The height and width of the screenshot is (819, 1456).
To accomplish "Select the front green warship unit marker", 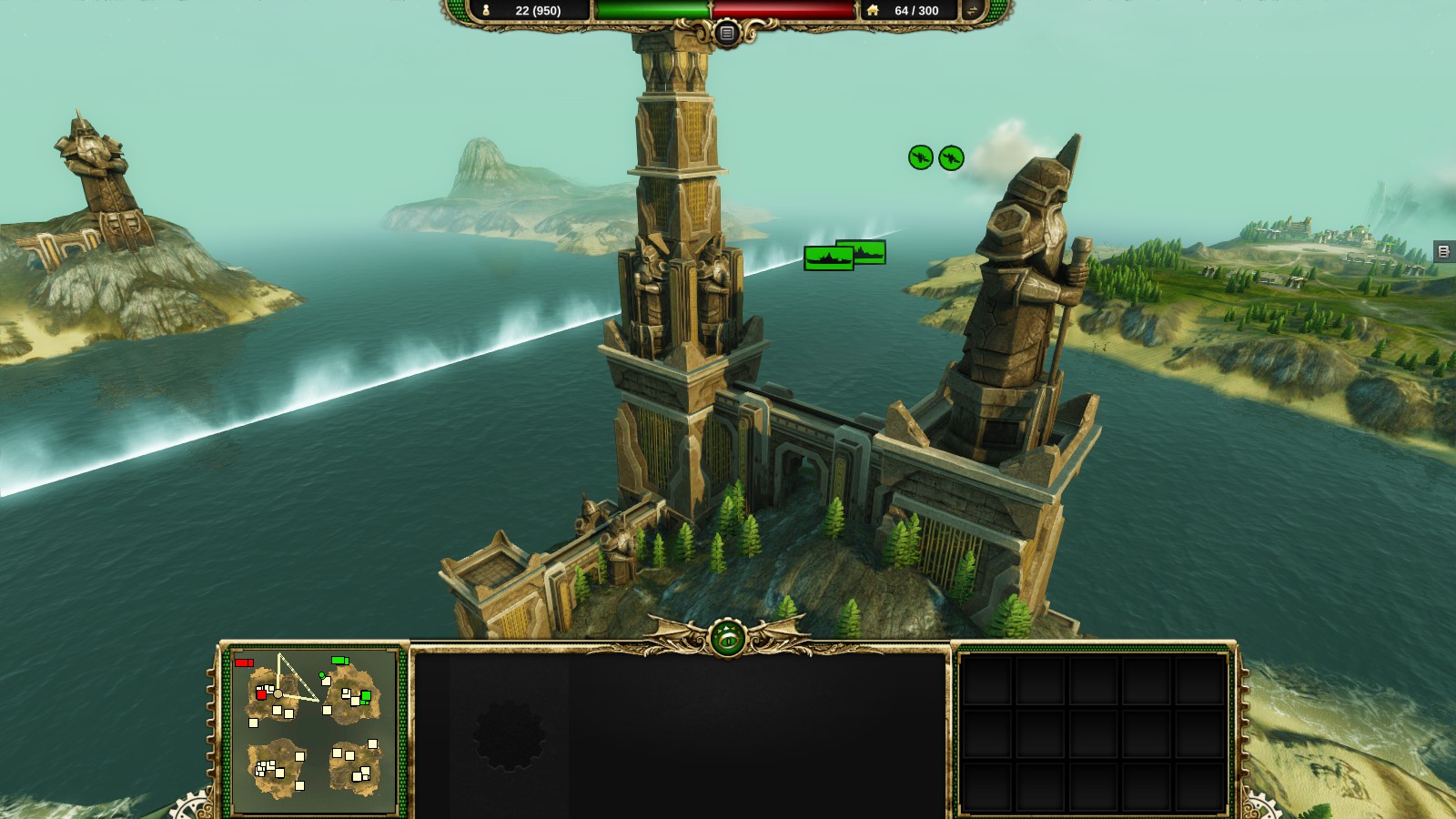I will (828, 259).
